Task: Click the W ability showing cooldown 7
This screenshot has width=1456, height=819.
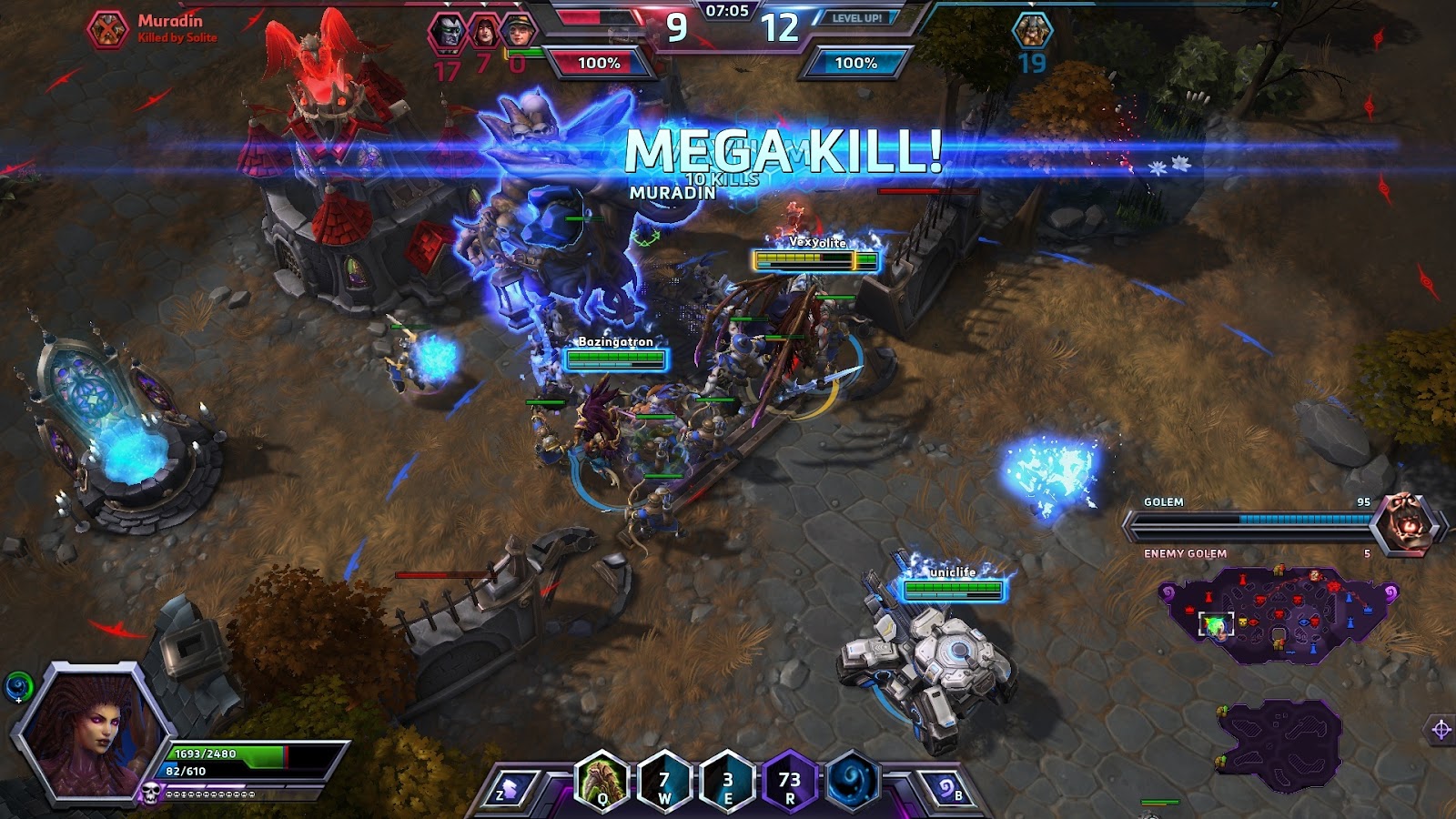Action: tap(664, 781)
